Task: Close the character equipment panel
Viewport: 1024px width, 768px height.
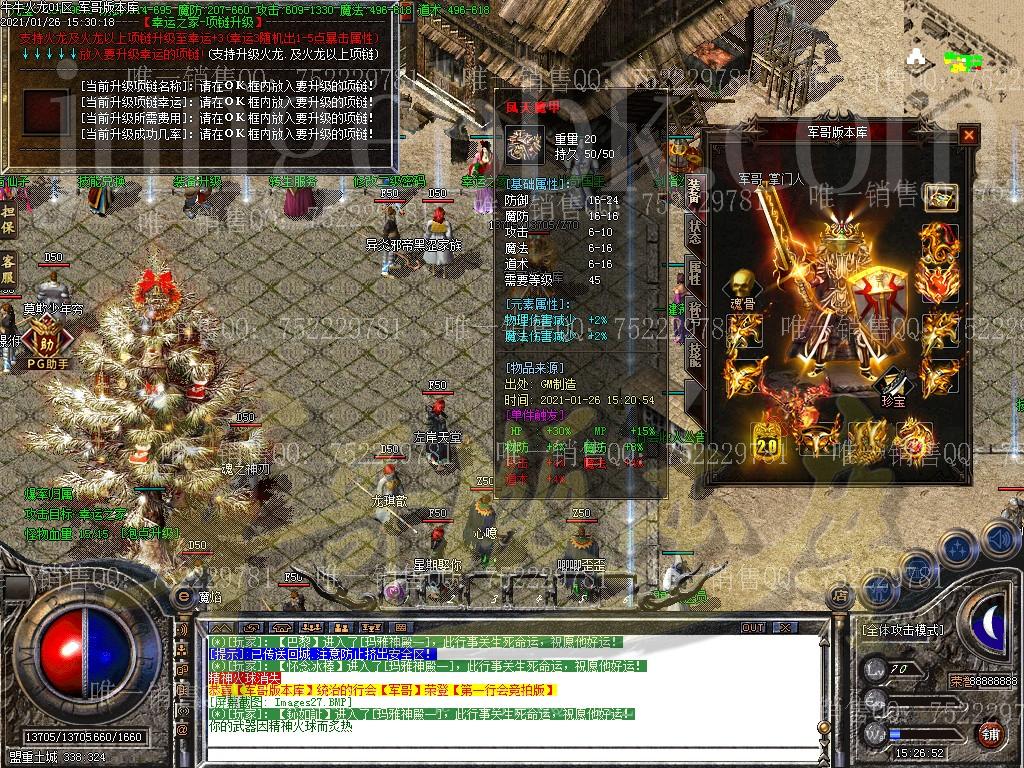Action: point(968,135)
